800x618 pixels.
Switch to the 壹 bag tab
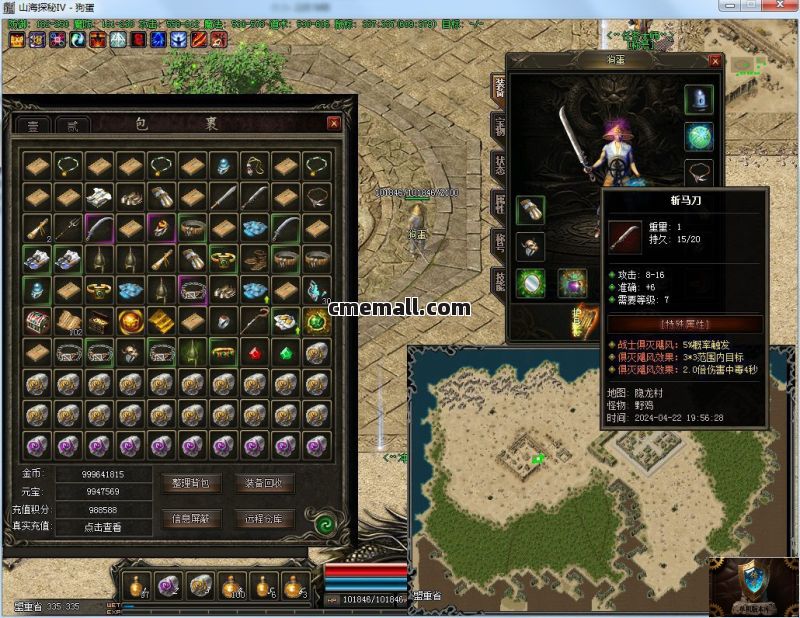point(36,126)
